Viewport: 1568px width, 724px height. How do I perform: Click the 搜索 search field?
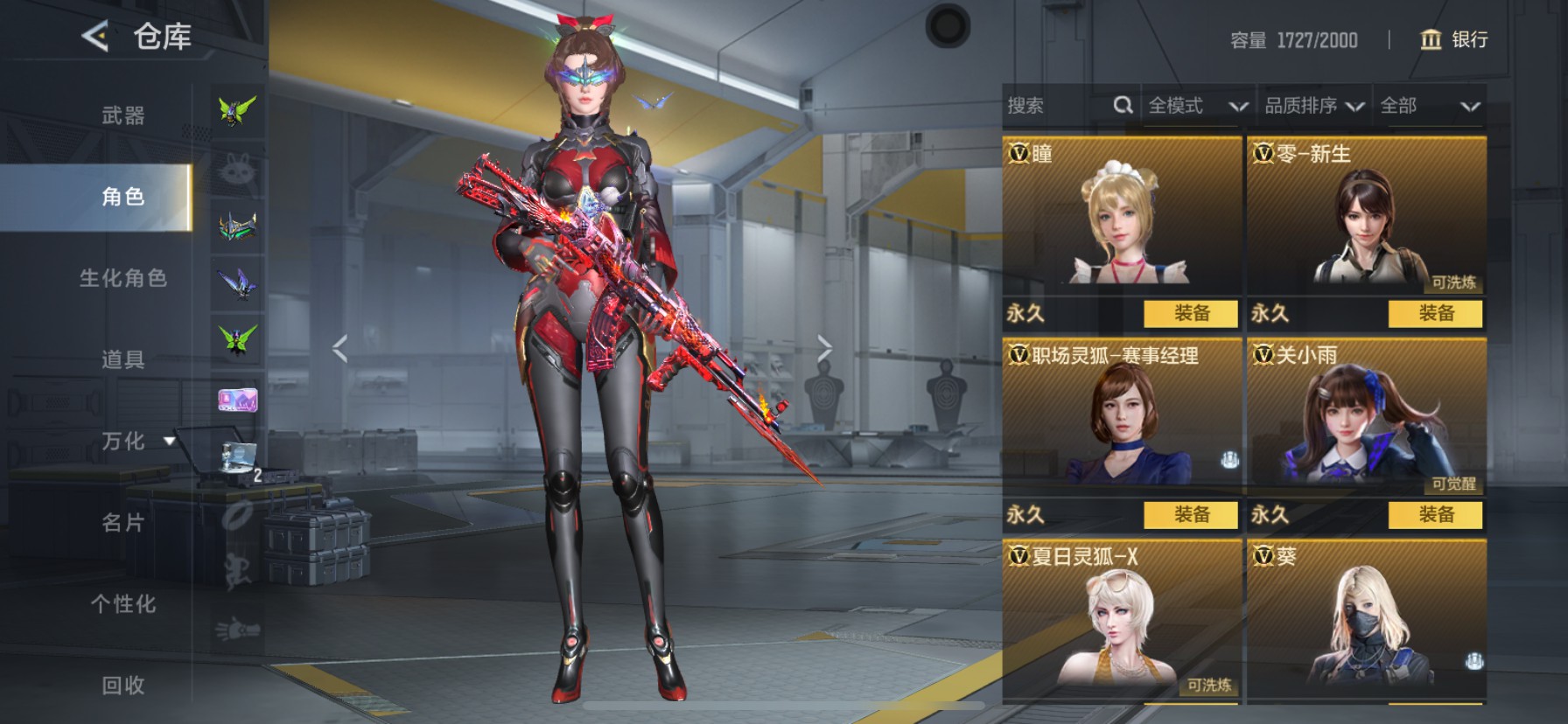tap(1057, 107)
